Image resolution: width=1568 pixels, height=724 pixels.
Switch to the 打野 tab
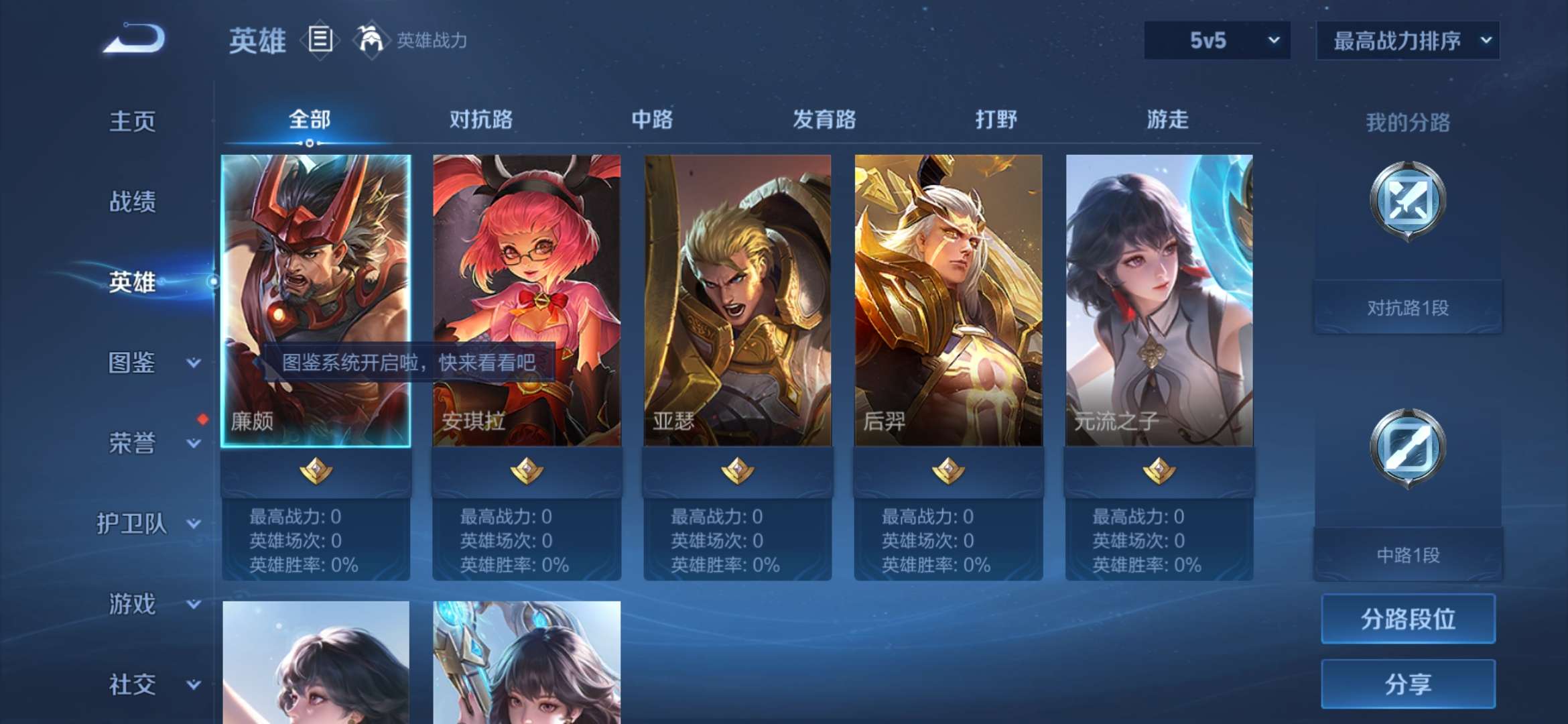point(995,121)
